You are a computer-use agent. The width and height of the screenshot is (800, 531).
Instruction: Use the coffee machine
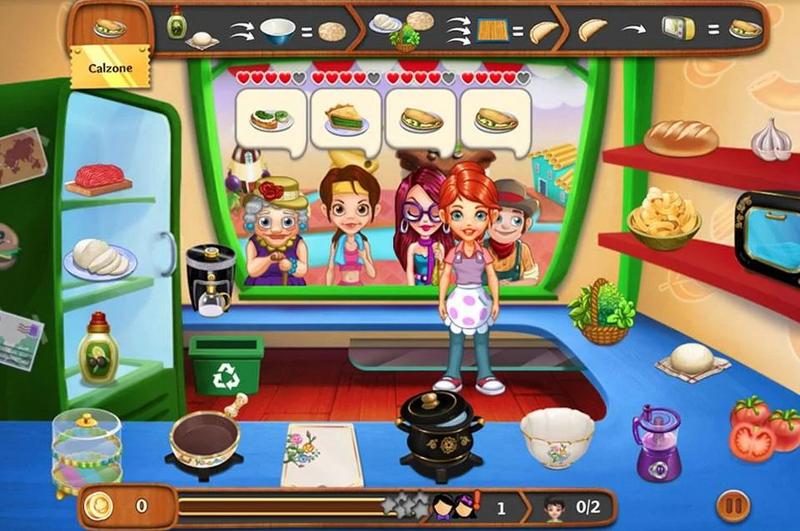coord(210,279)
